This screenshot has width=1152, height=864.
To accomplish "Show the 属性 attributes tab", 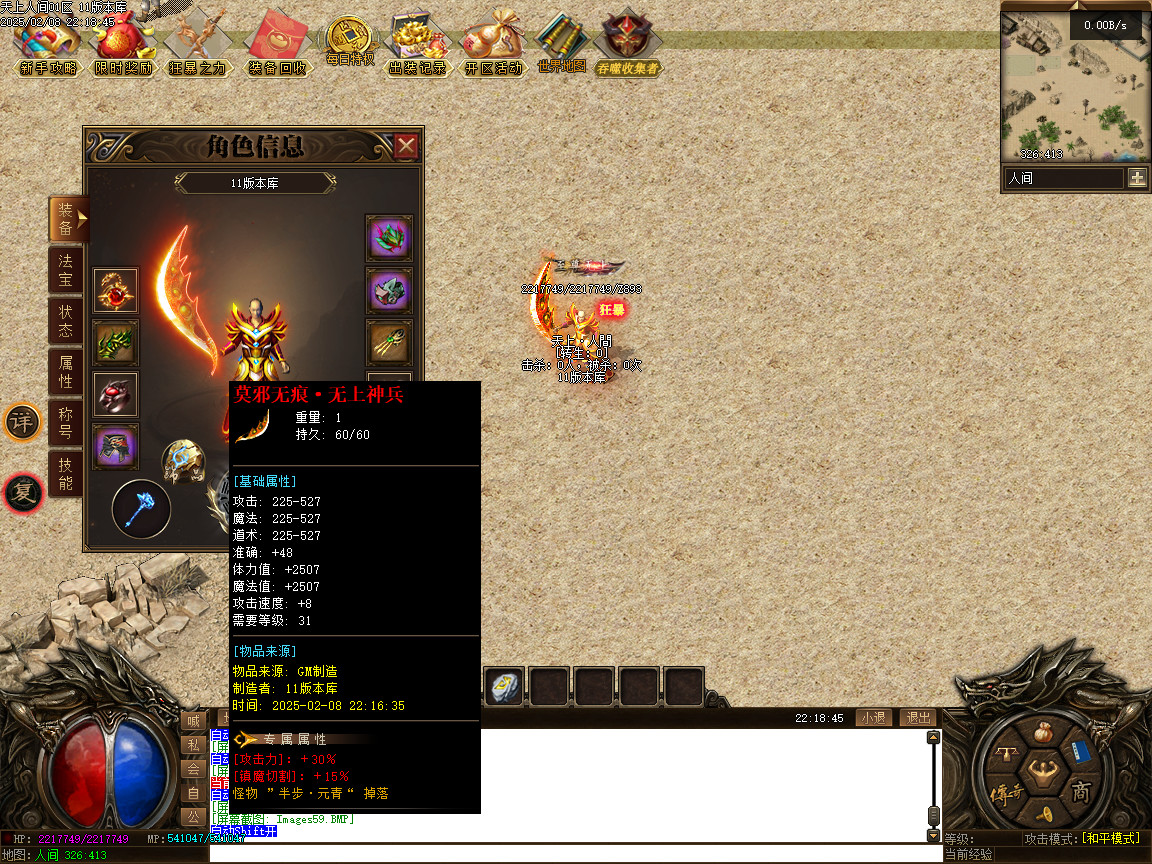I will pos(65,372).
